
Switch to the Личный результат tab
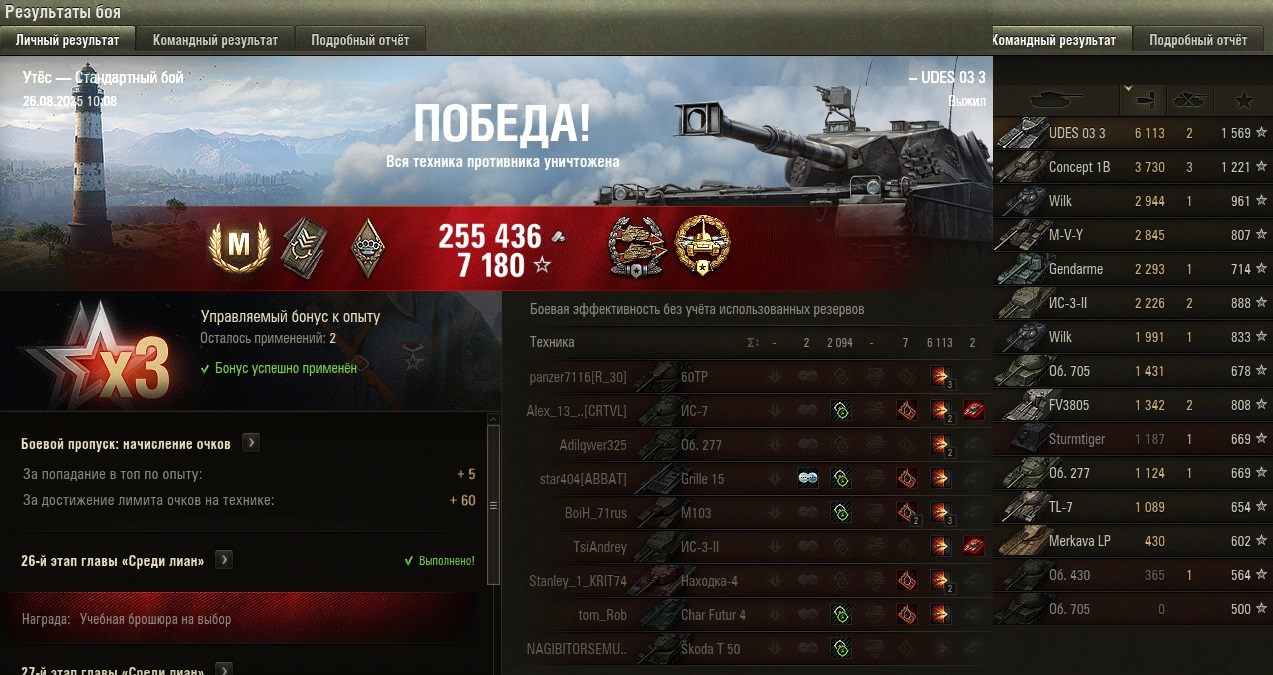coord(67,40)
